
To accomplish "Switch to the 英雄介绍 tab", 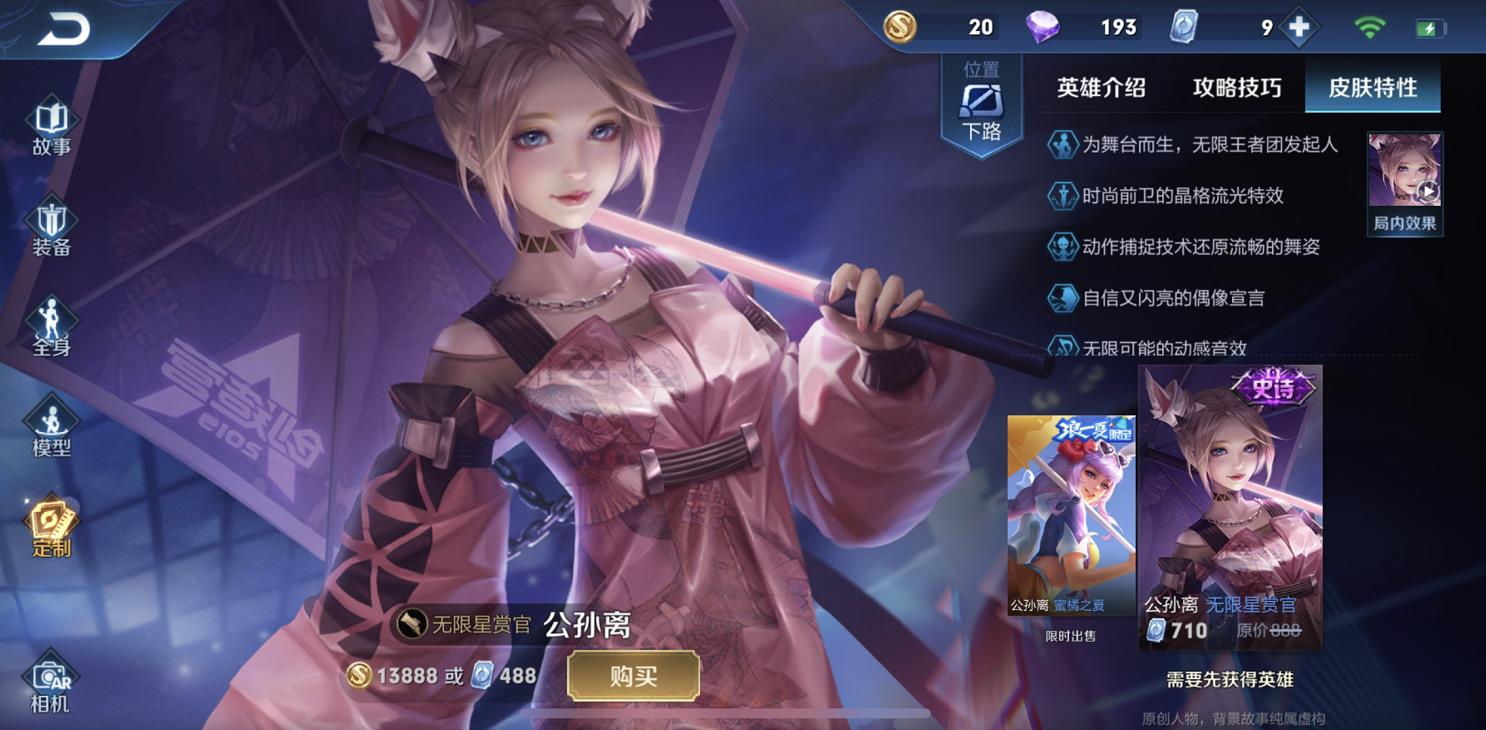I will click(x=1103, y=88).
